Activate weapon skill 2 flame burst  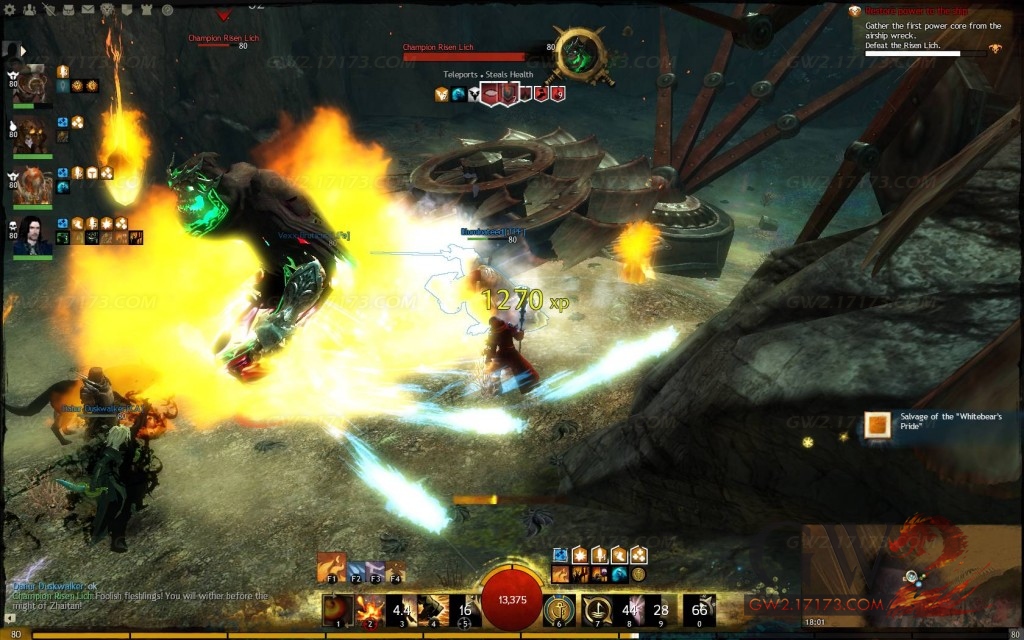(x=371, y=609)
